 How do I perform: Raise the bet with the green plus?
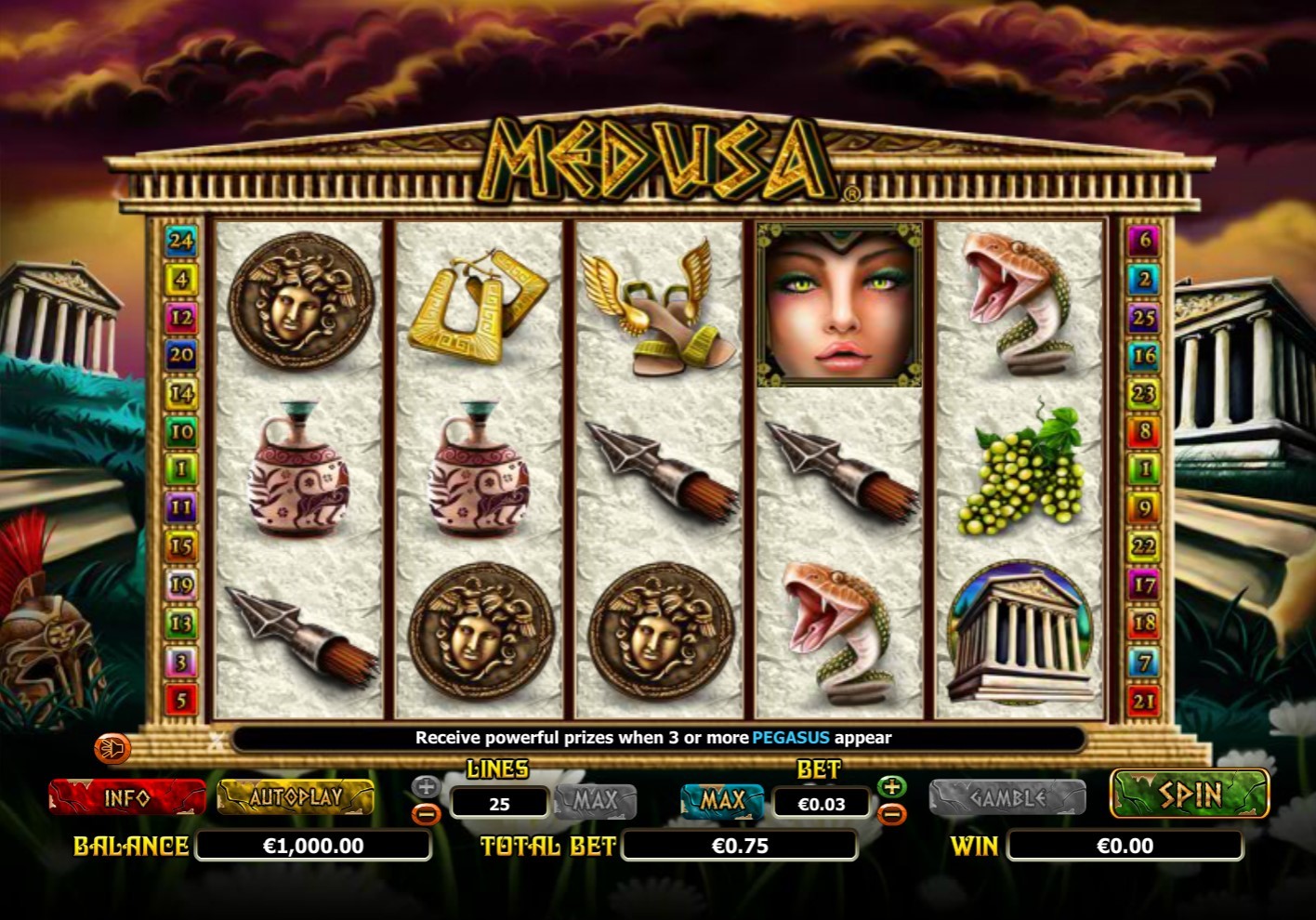891,787
